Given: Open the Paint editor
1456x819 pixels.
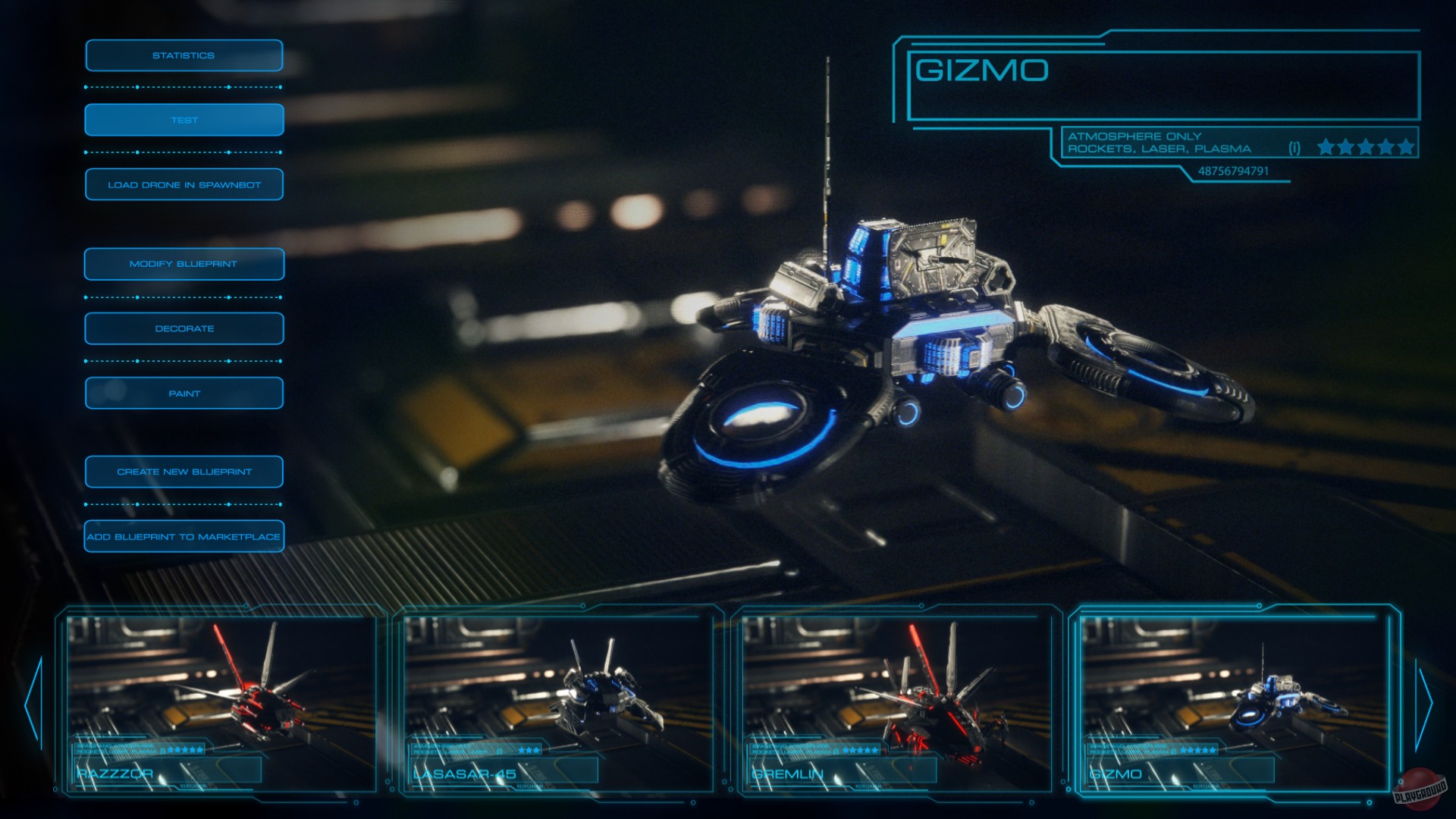Looking at the screenshot, I should (184, 393).
